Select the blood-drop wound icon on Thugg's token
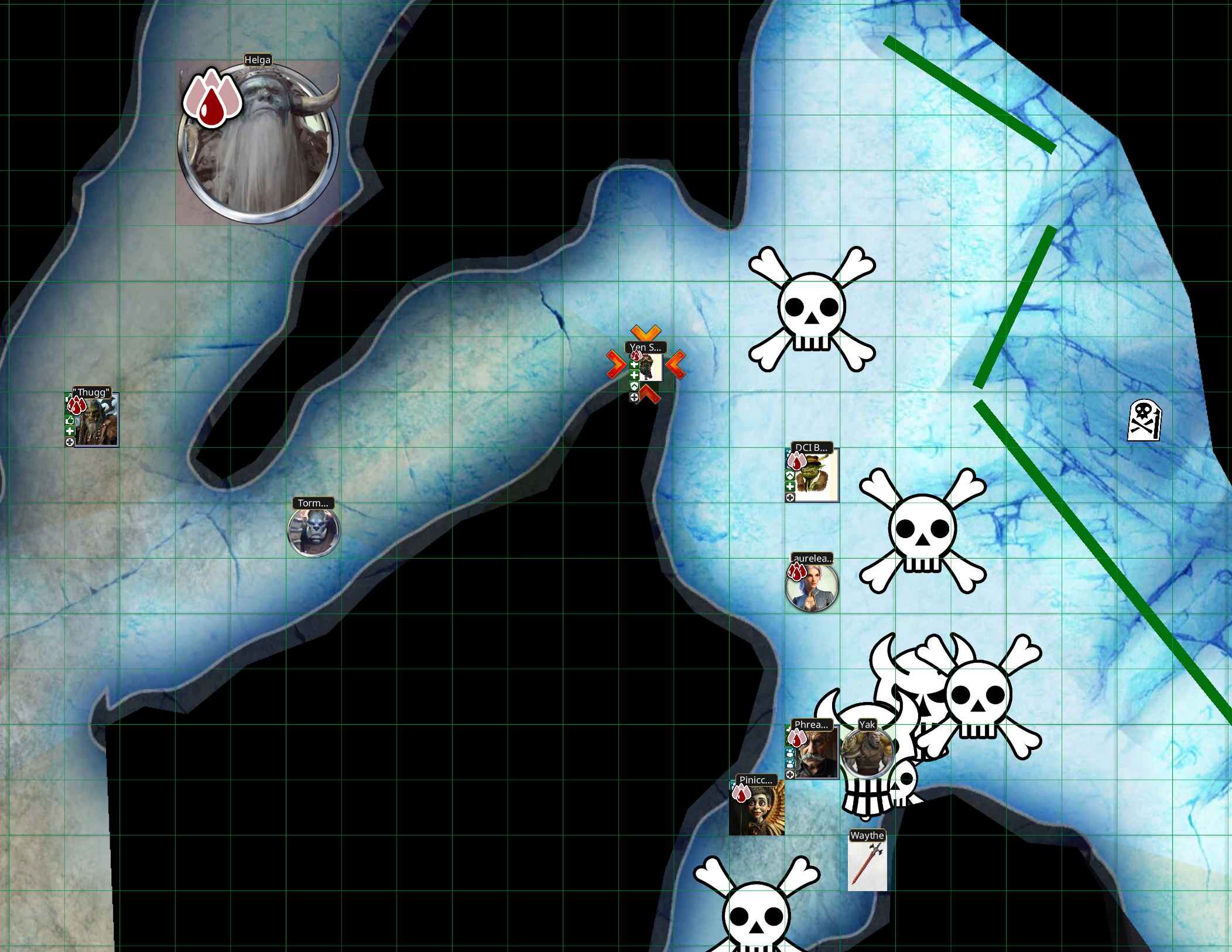The height and width of the screenshot is (952, 1232). [76, 405]
